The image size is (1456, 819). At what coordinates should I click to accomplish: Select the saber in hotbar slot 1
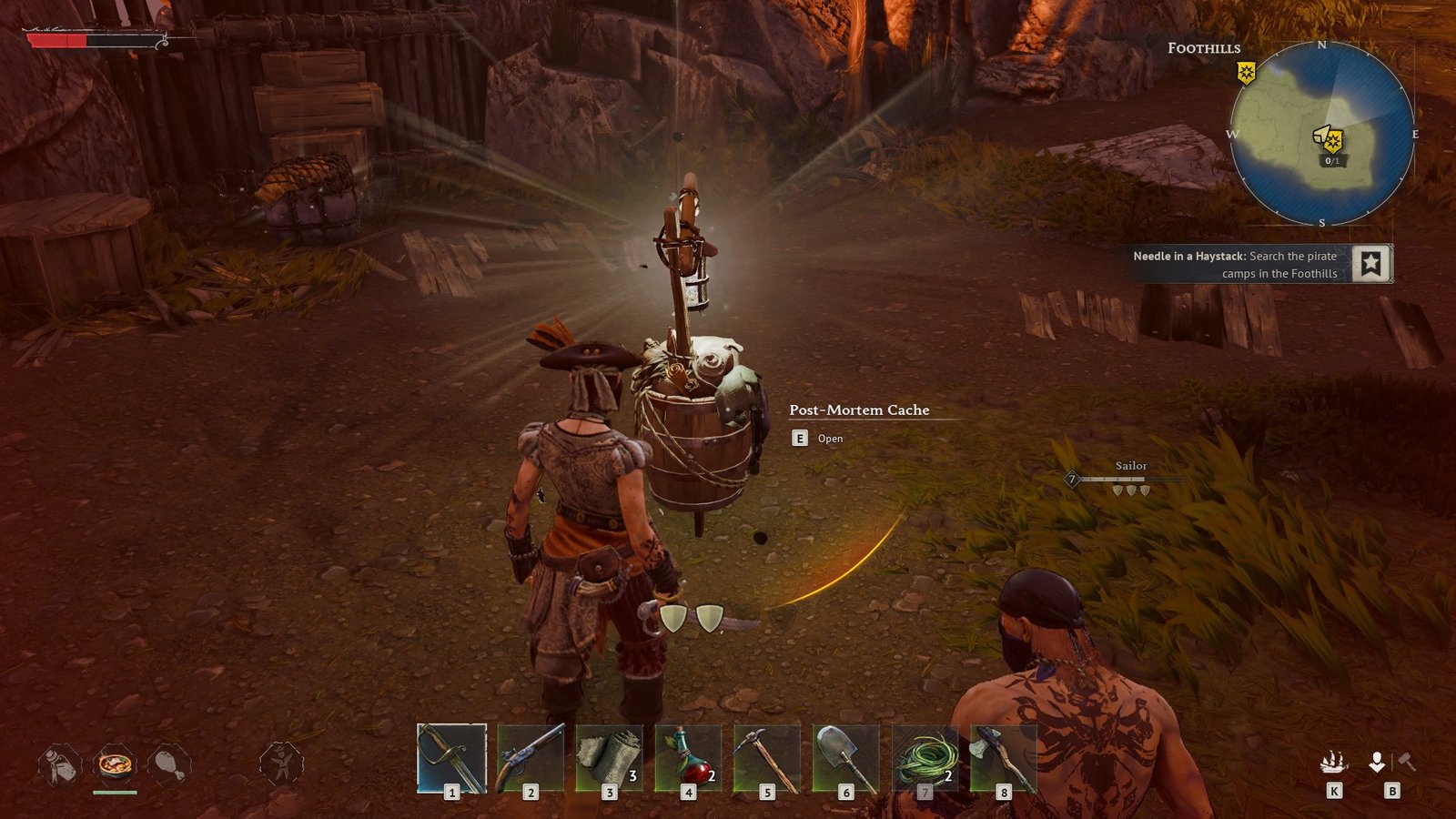[x=451, y=759]
